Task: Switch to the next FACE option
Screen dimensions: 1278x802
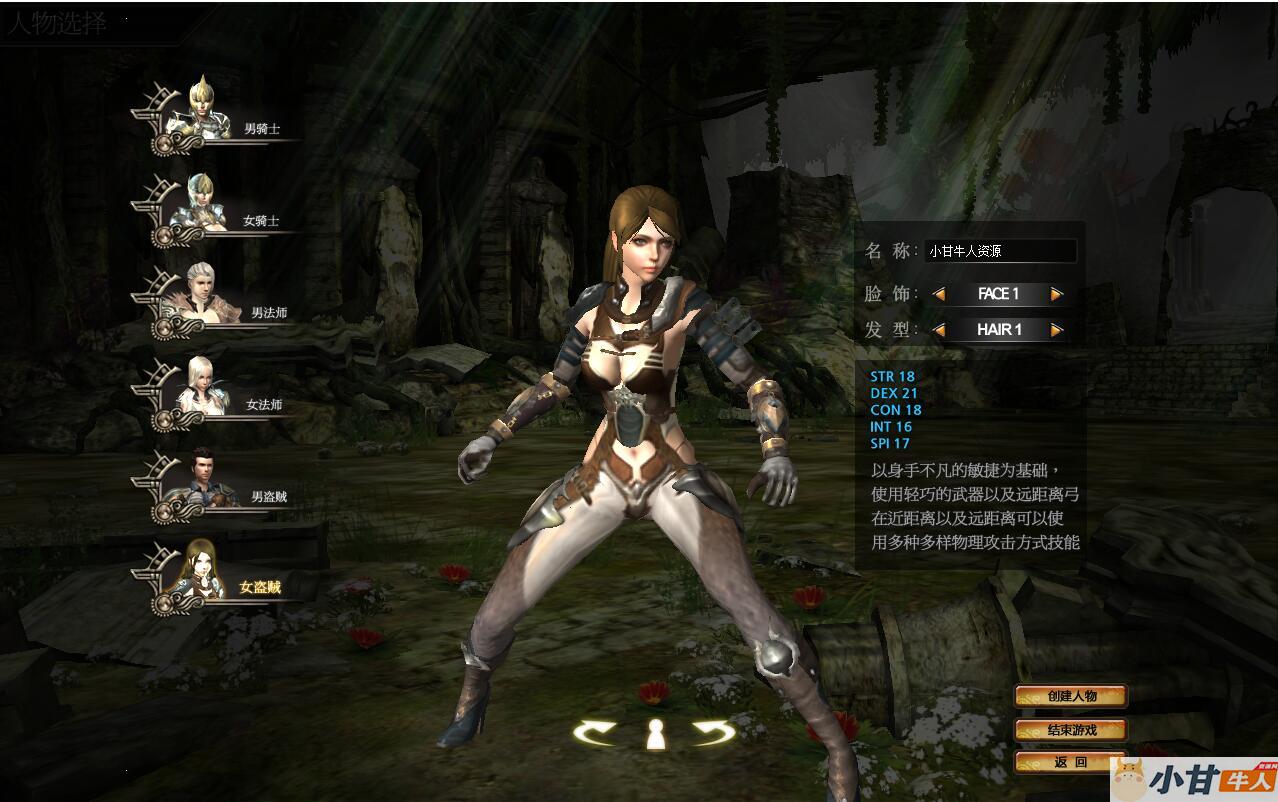Action: point(1057,294)
